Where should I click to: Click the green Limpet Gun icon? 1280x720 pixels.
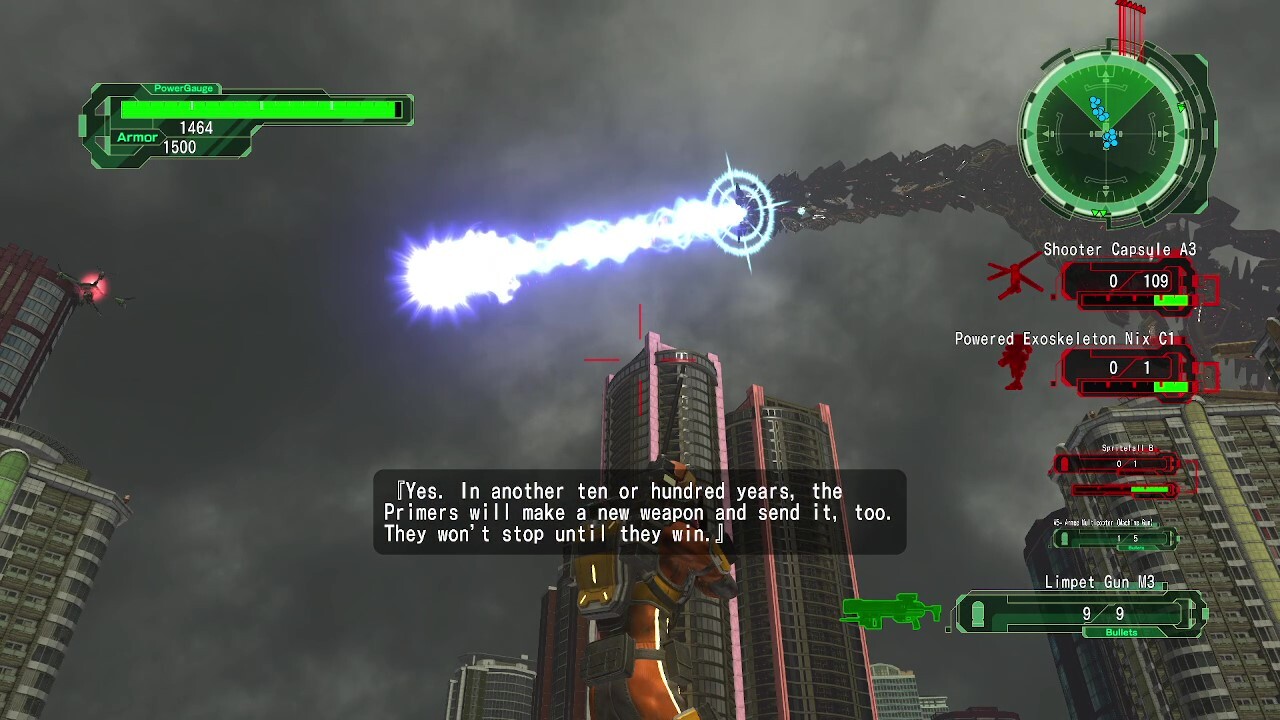click(x=892, y=609)
